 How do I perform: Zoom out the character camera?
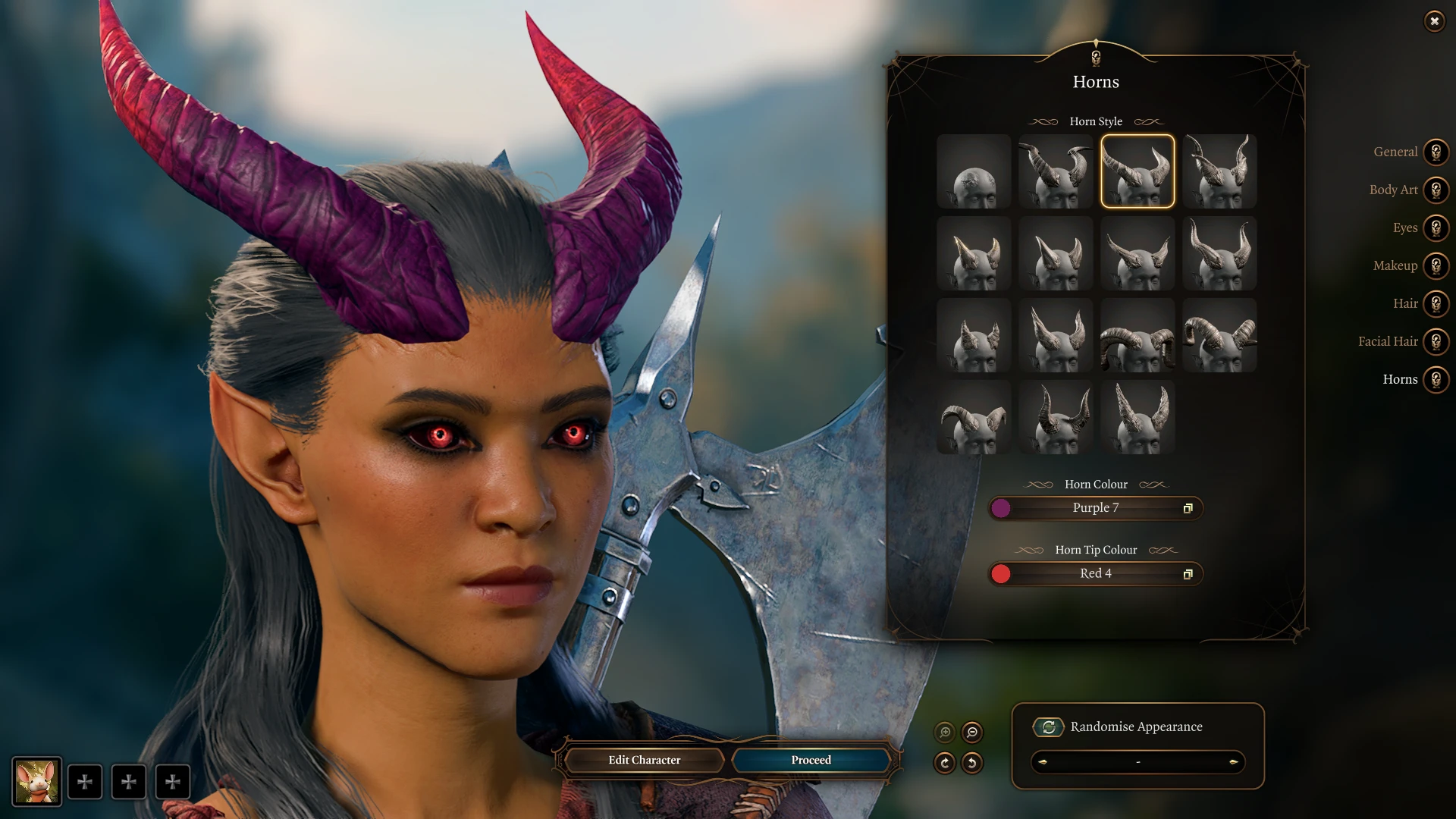972,733
